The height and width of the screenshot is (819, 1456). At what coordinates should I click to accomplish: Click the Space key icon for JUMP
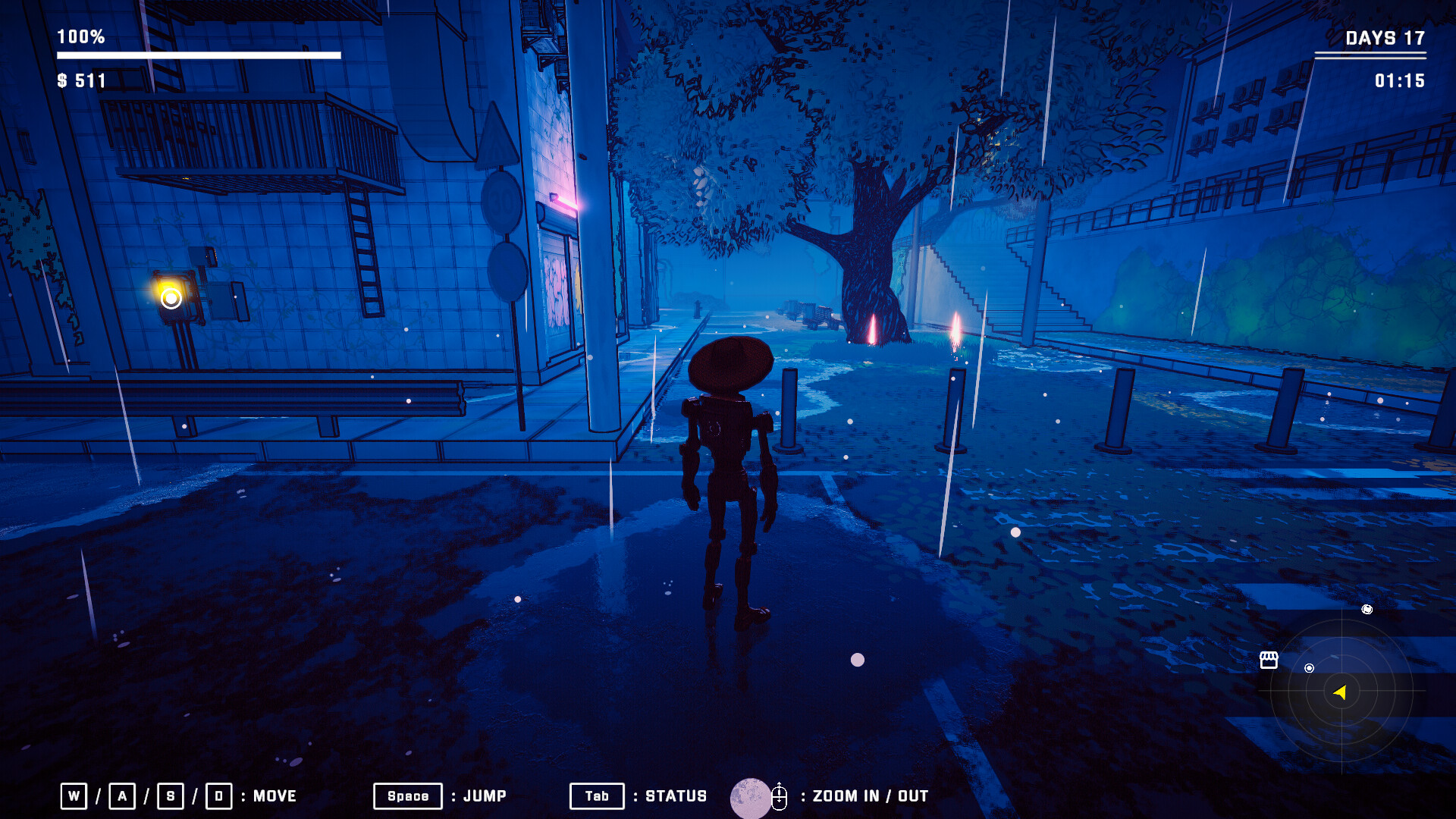(407, 796)
